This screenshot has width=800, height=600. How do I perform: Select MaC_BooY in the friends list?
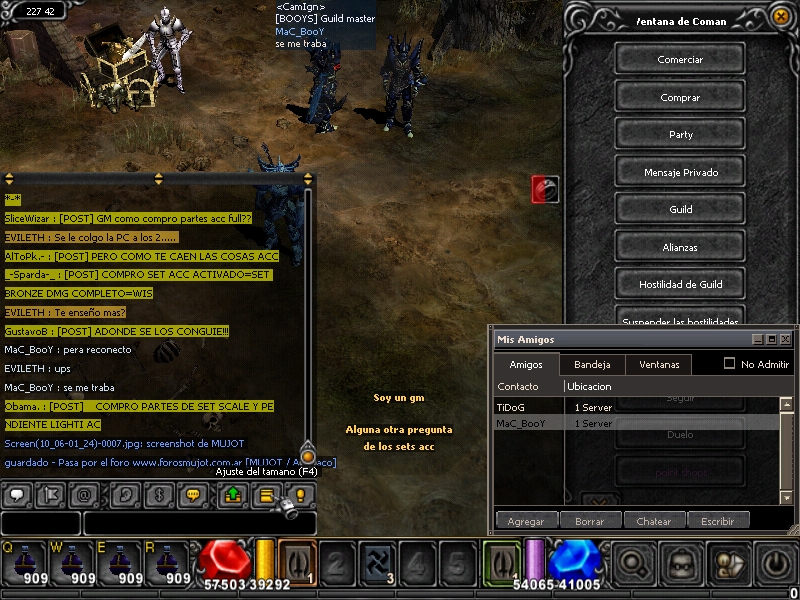(521, 423)
